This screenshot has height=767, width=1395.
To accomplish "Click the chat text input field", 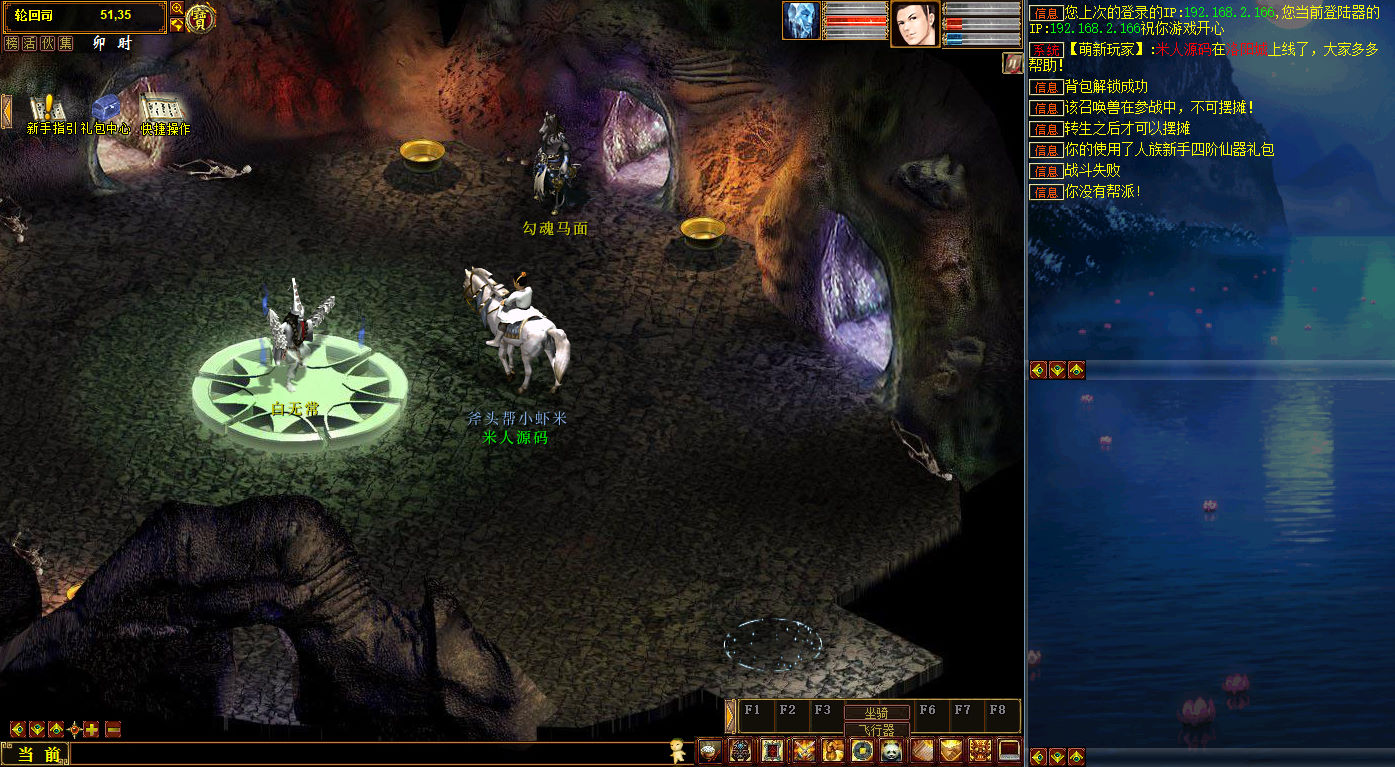I will 370,755.
